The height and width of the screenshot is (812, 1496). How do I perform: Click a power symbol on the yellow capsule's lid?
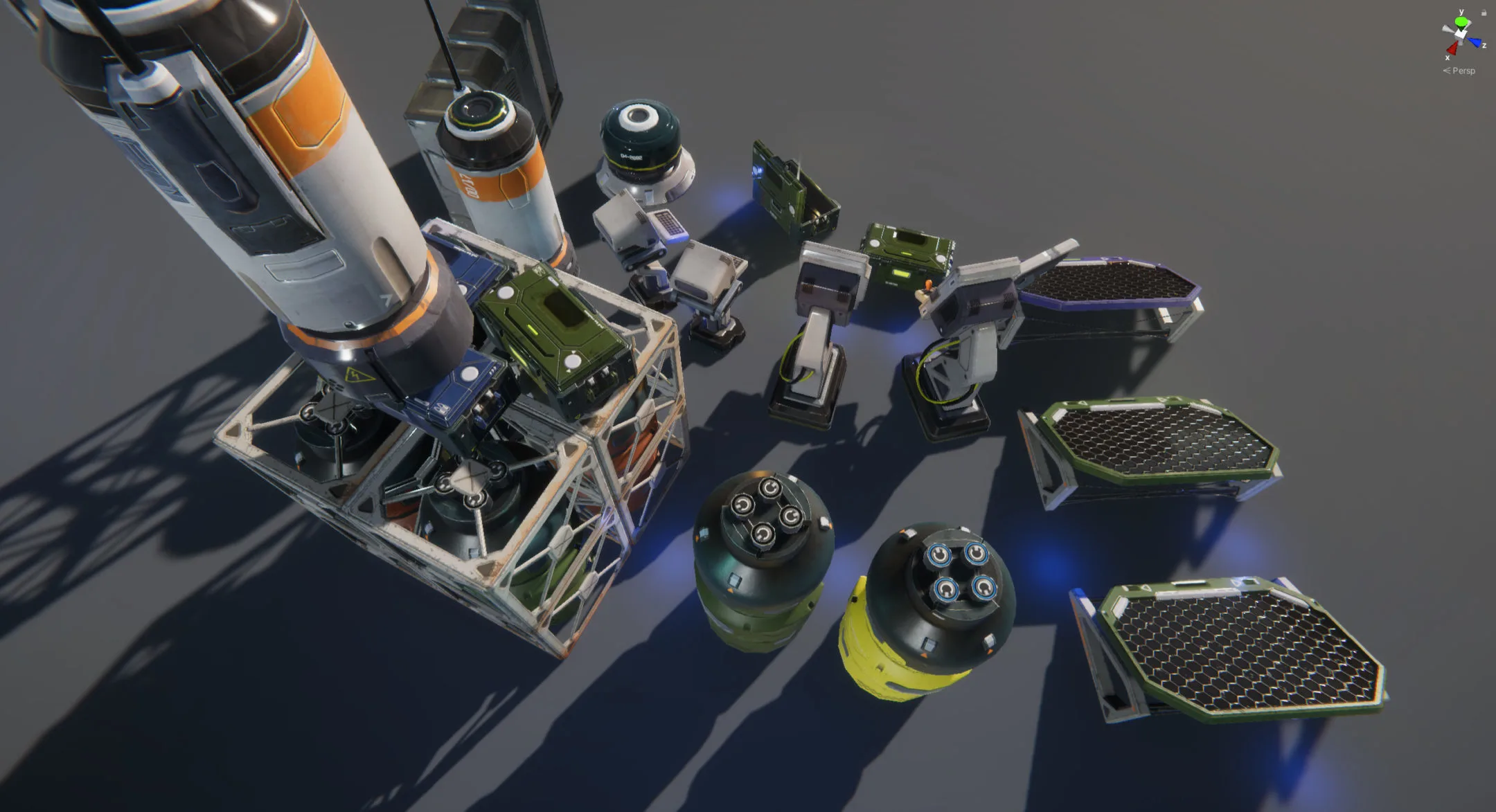click(940, 554)
